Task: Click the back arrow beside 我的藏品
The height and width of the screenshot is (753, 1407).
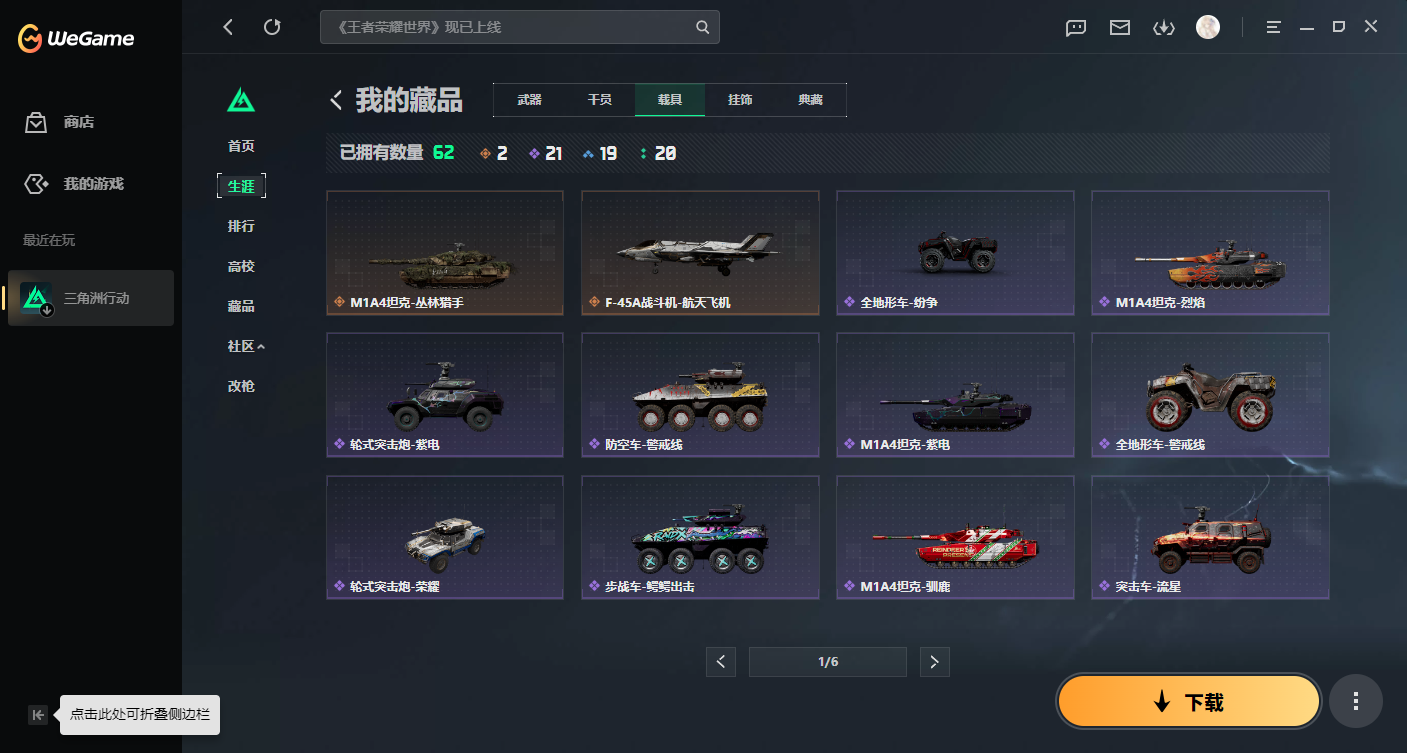Action: 336,100
